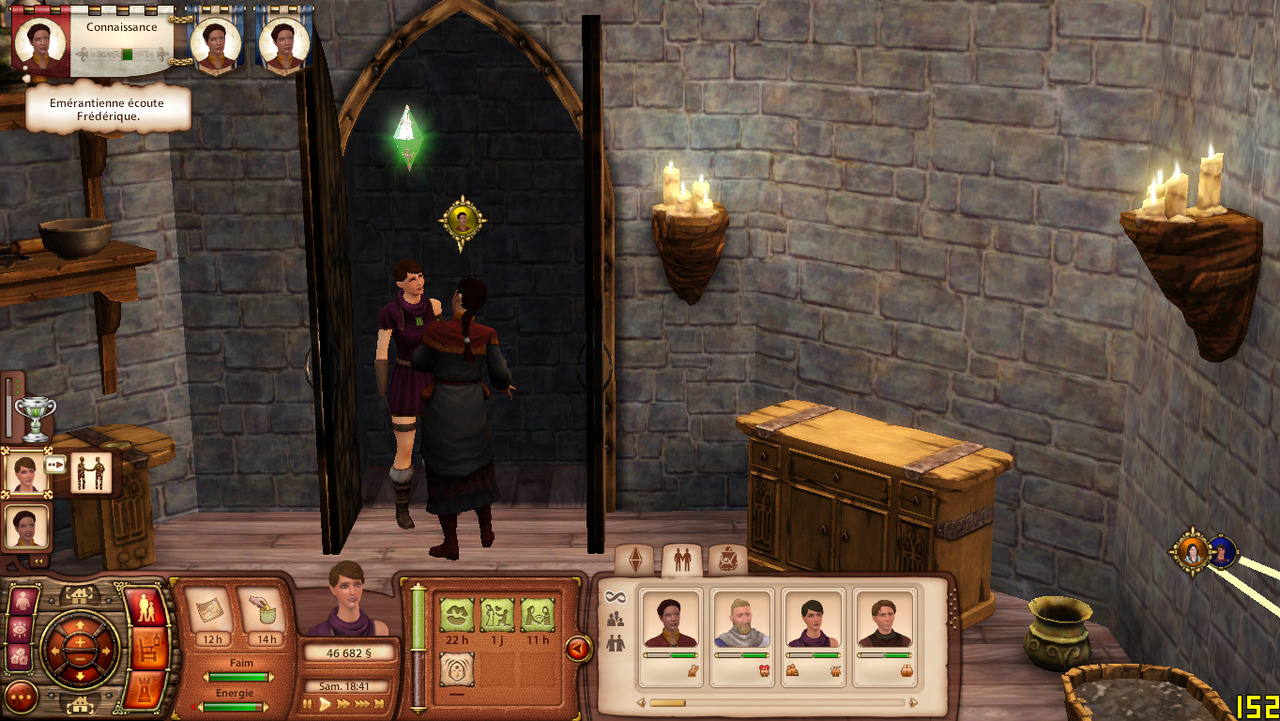Click the off-screen Sim marker with orange portrait
The image size is (1280, 721).
click(x=1192, y=551)
